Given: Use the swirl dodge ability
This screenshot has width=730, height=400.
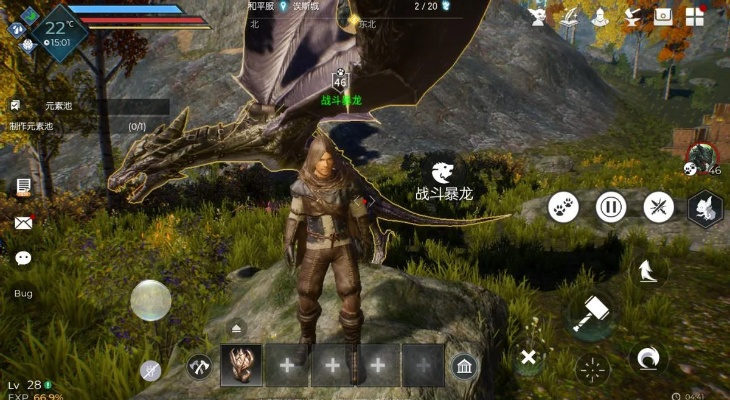Looking at the screenshot, I should pos(648,357).
